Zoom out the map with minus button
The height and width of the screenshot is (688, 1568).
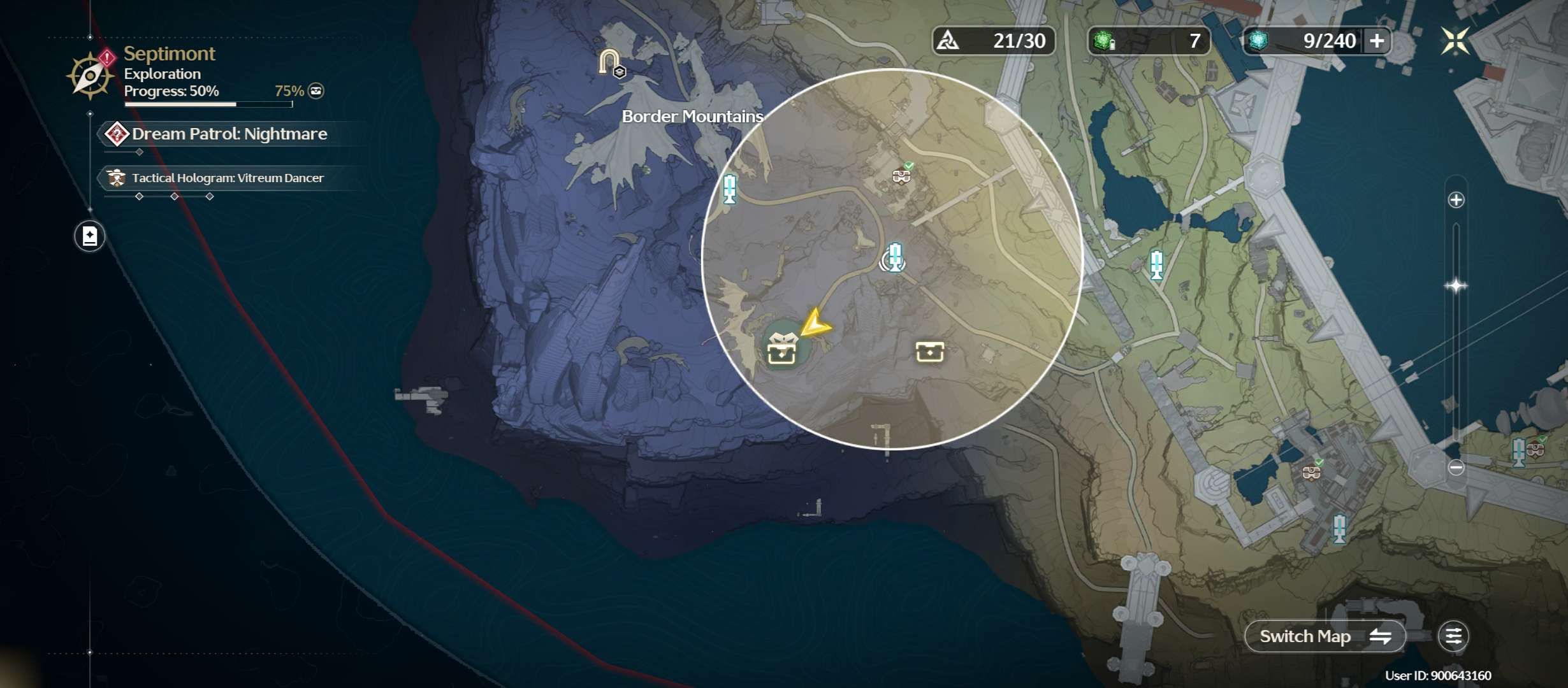1456,468
